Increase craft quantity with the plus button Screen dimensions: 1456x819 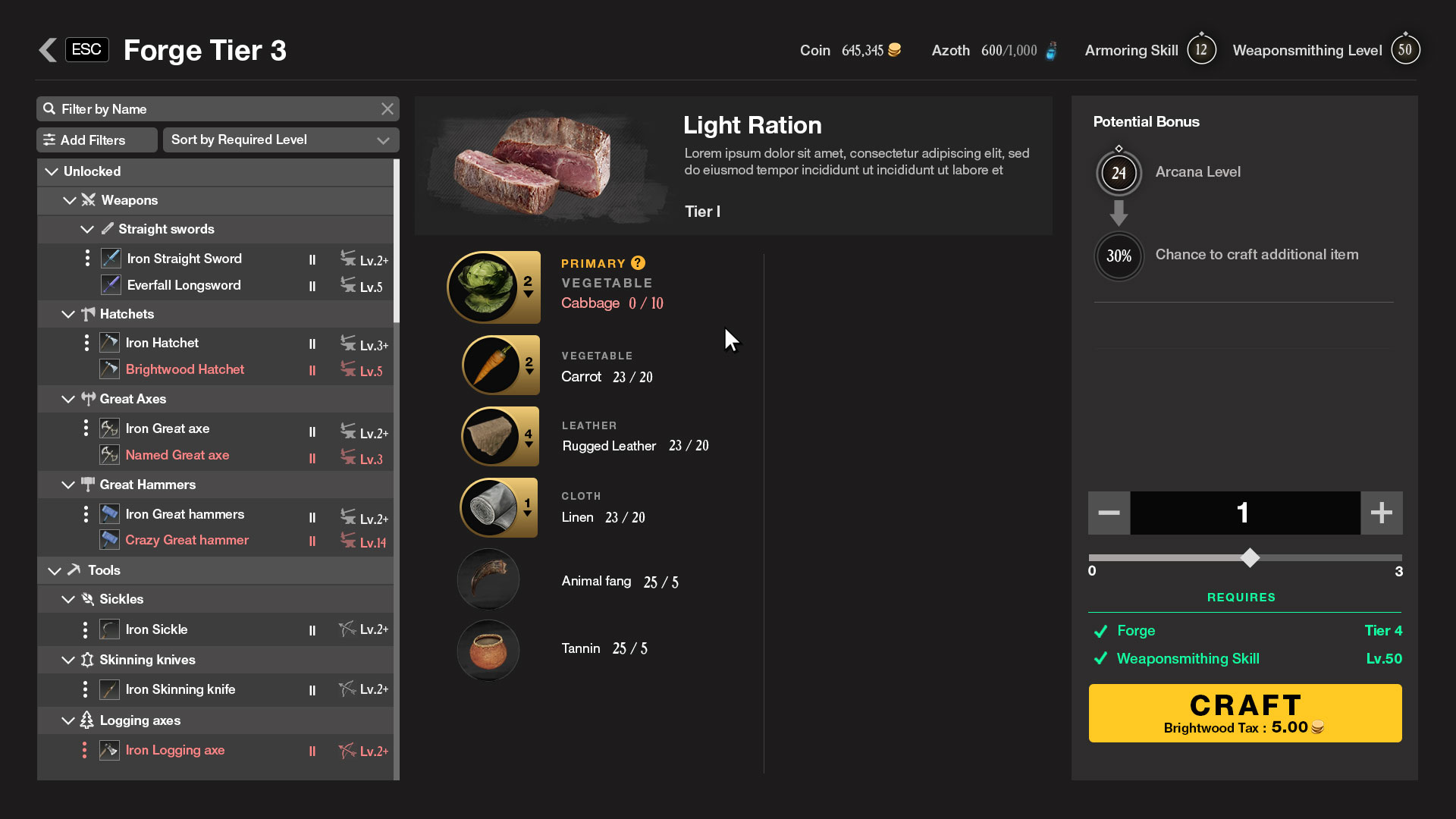click(x=1381, y=513)
